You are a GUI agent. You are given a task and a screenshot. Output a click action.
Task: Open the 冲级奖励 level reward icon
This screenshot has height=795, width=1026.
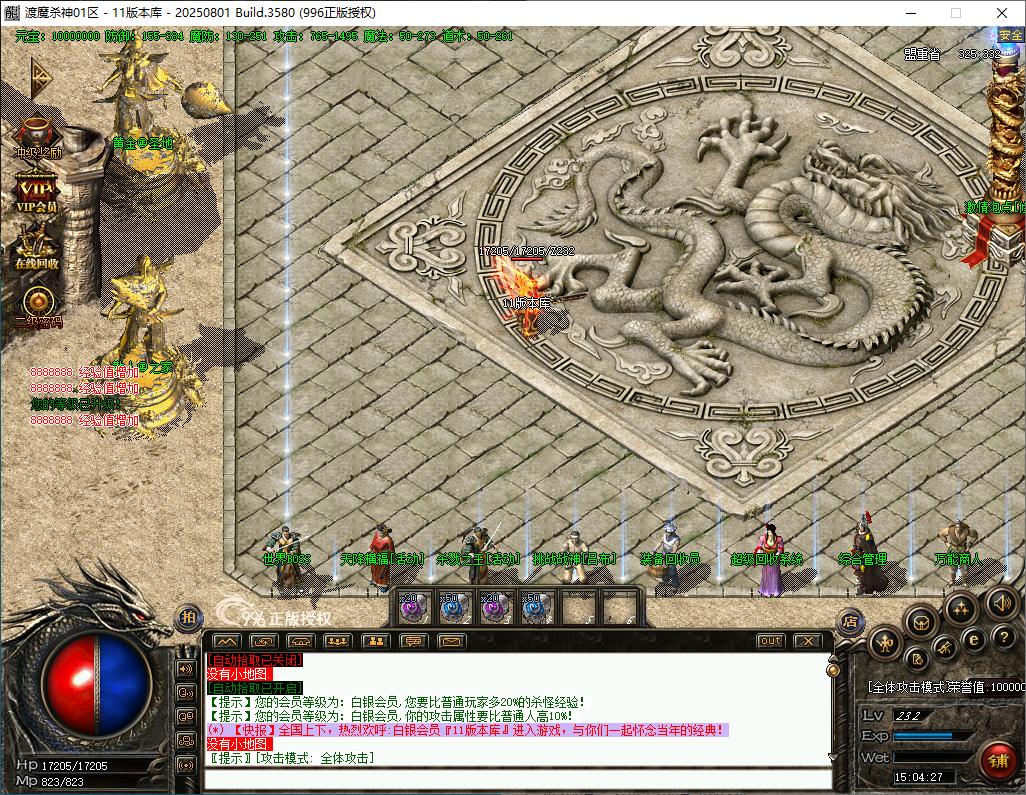(x=37, y=136)
